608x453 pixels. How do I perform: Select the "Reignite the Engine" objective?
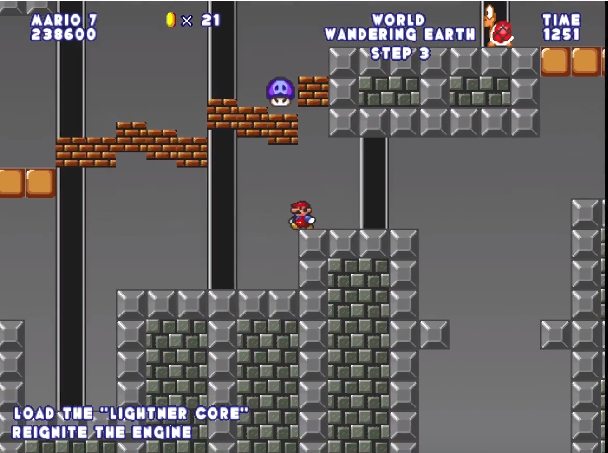click(x=102, y=433)
